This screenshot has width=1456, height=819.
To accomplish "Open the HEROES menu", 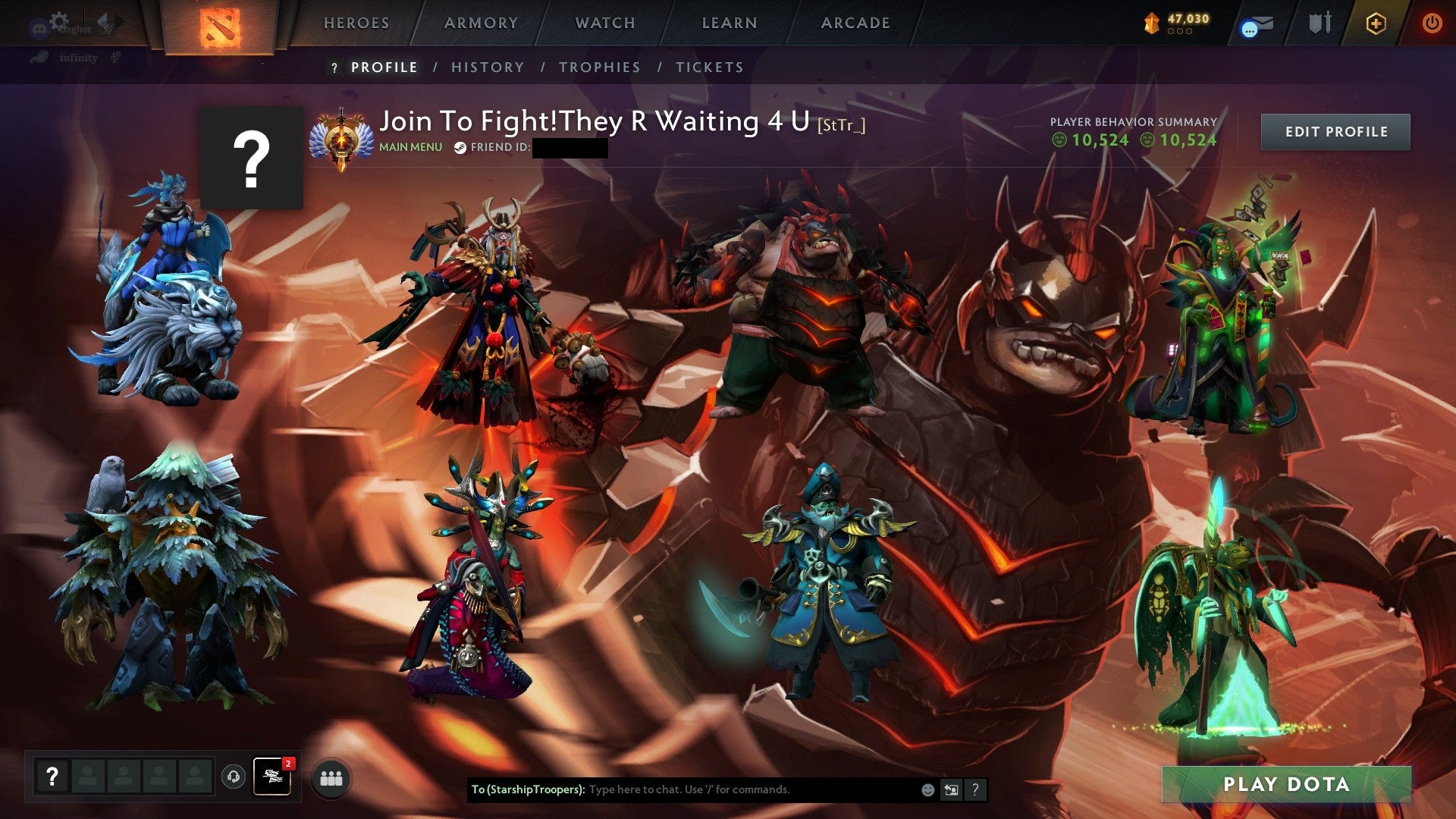I will (x=356, y=23).
